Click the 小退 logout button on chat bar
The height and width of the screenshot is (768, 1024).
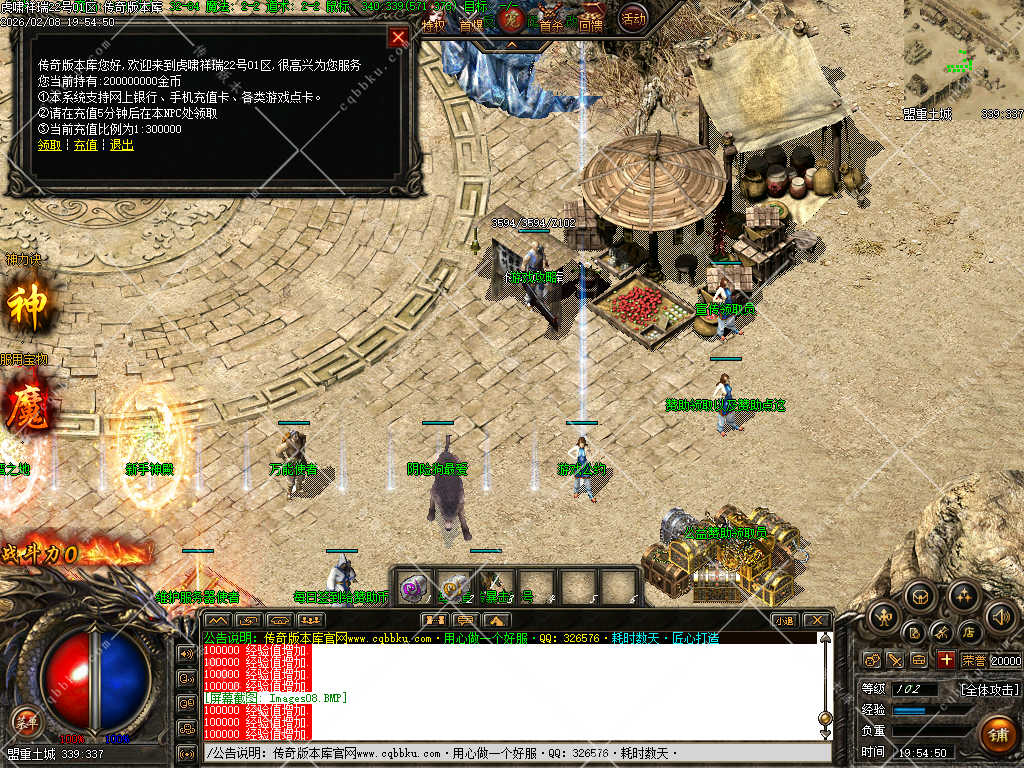(784, 620)
